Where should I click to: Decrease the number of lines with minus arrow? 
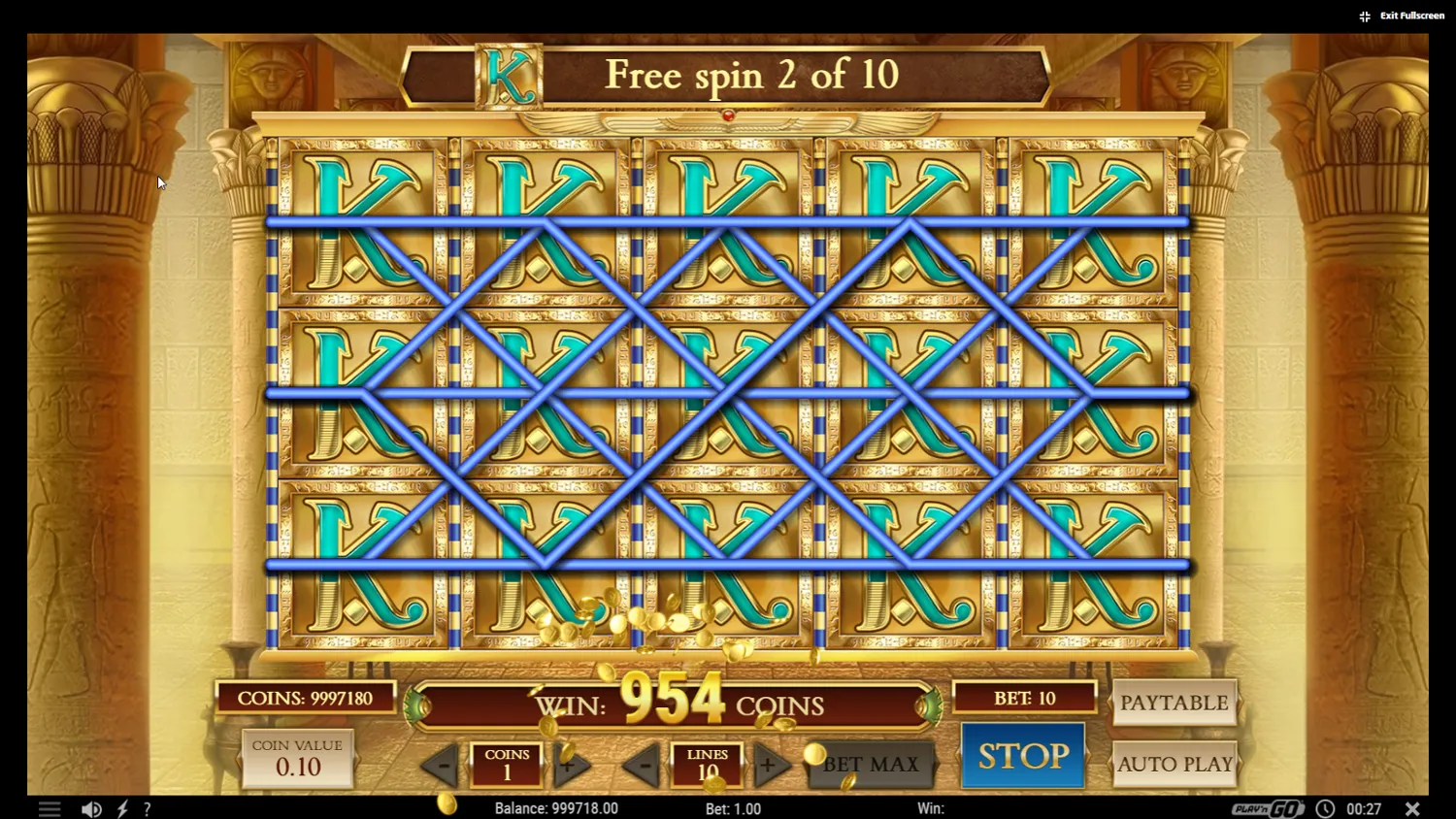tap(645, 765)
